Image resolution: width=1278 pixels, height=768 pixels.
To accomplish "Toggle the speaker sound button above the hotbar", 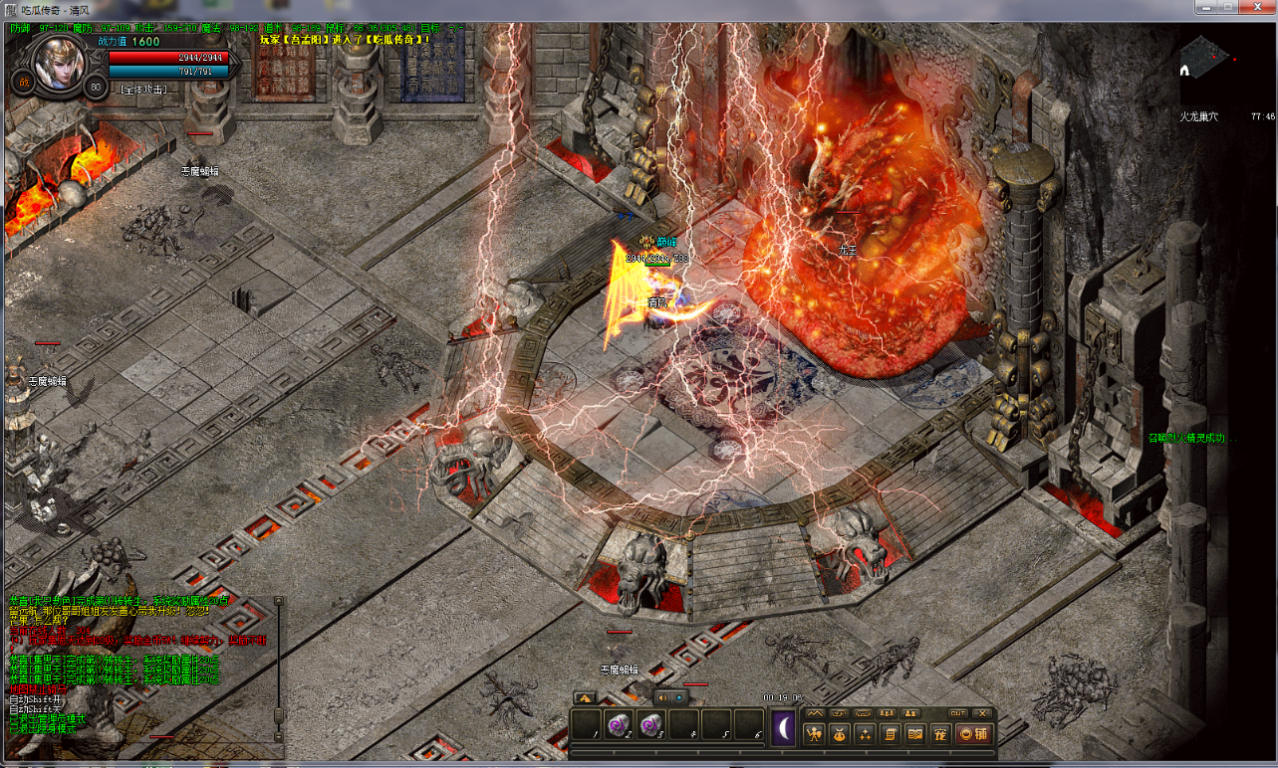I will click(x=661, y=697).
